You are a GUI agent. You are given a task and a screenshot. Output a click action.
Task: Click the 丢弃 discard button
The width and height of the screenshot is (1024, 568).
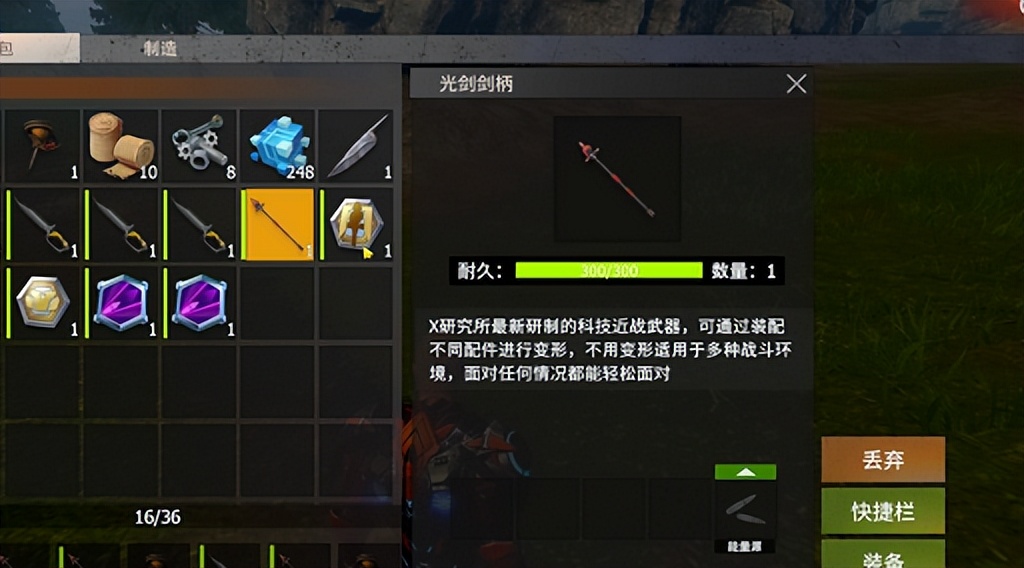pos(883,460)
